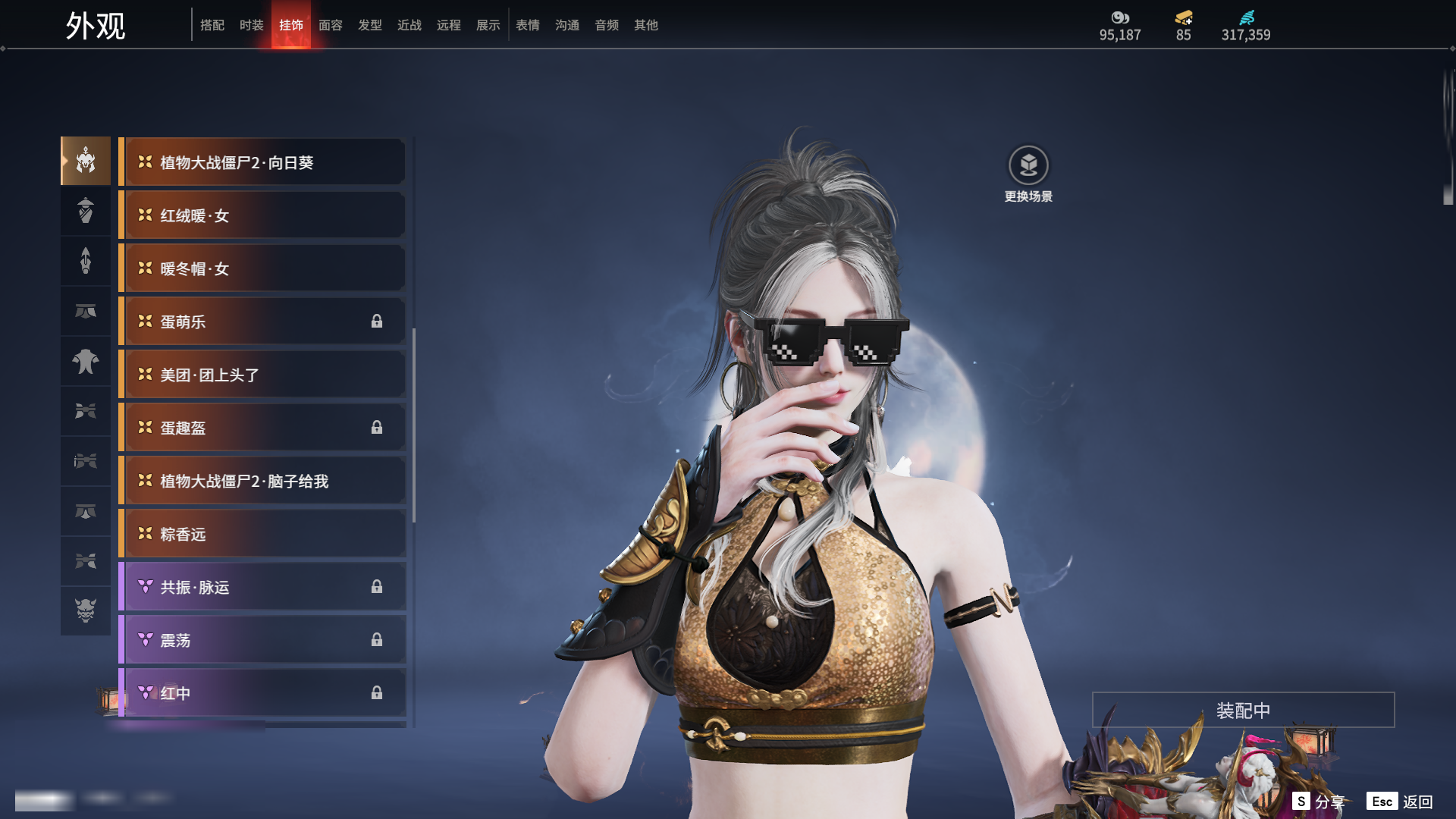The image size is (1456, 819).
Task: Pick the locked 蛋萌乐 accessory
Action: (262, 322)
